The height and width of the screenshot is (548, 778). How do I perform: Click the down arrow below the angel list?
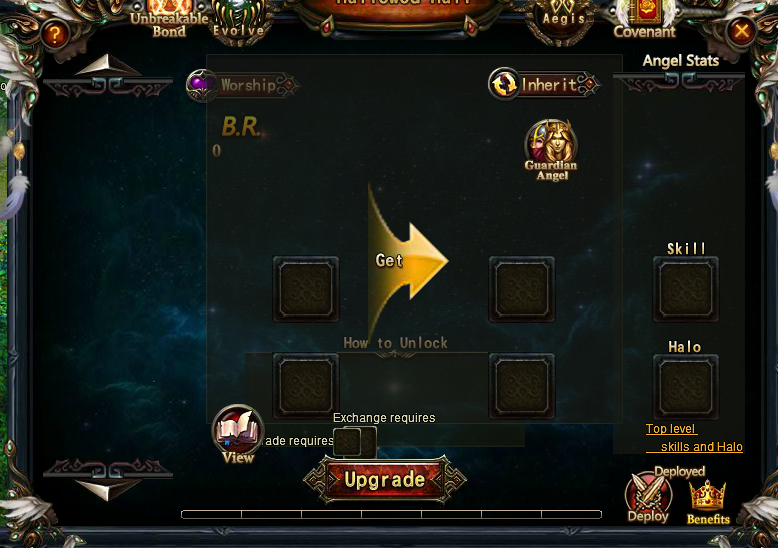click(x=108, y=490)
